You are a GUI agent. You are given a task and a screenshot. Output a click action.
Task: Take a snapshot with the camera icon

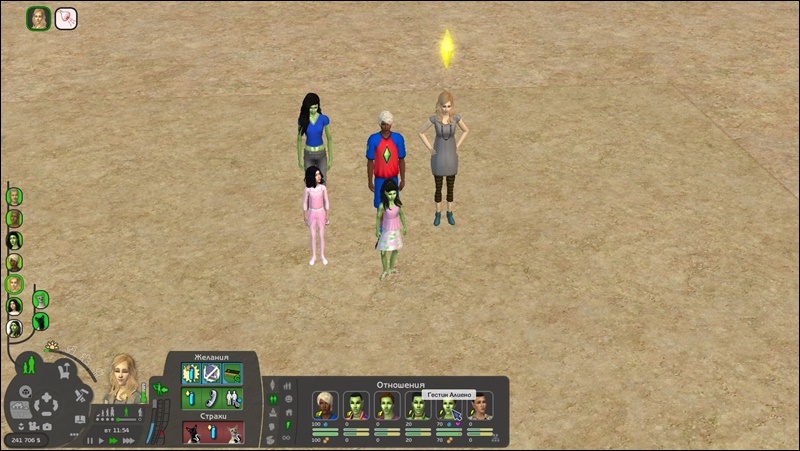[47, 427]
